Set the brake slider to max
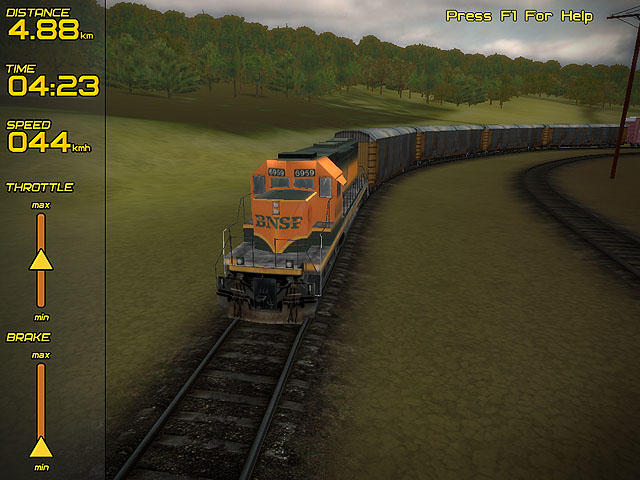The image size is (640, 480). 41,365
